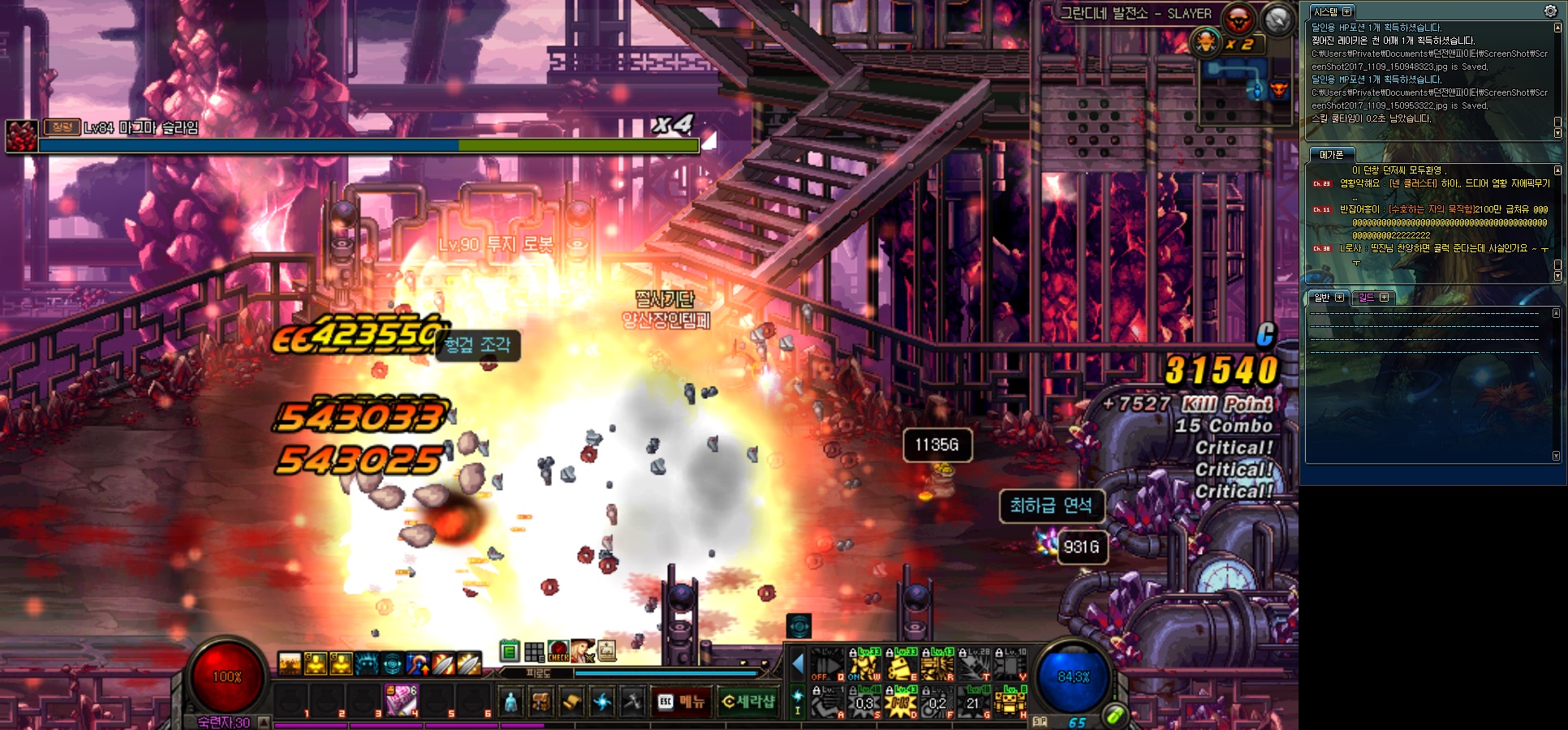1568x730 pixels.
Task: Click the red boss skull icon
Action: click(x=1238, y=19)
